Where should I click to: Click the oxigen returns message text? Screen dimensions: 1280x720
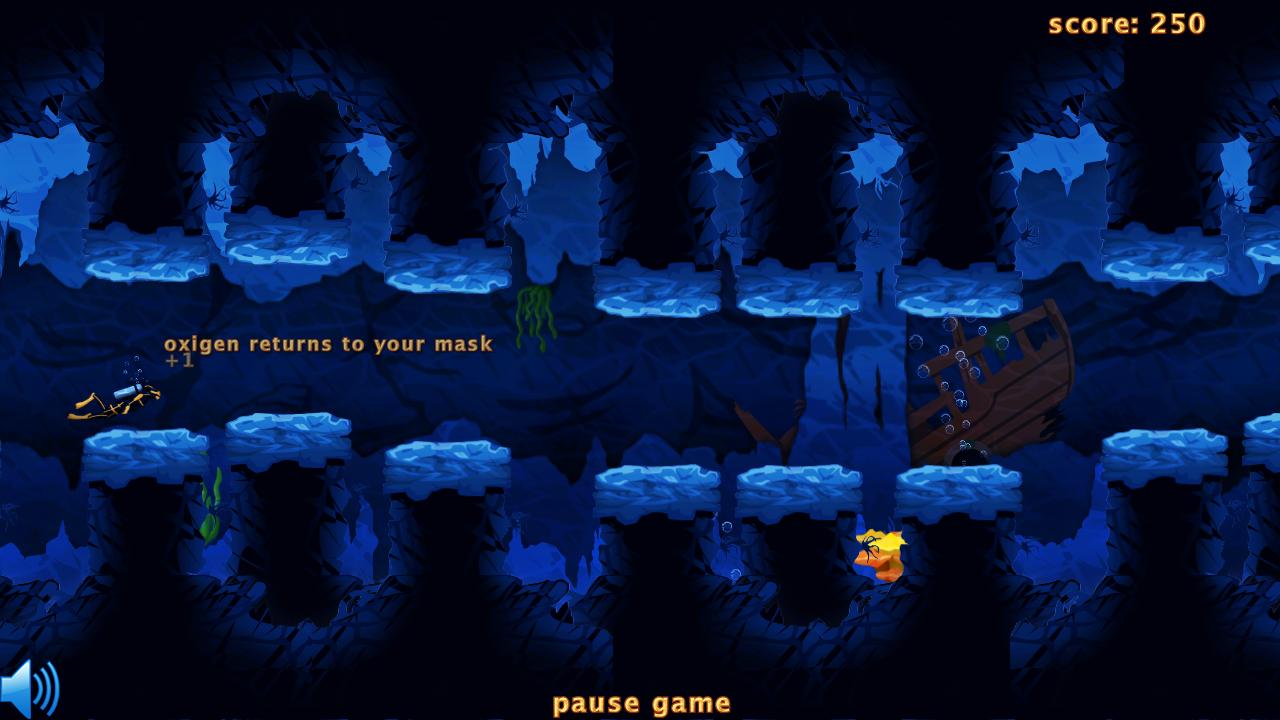328,343
